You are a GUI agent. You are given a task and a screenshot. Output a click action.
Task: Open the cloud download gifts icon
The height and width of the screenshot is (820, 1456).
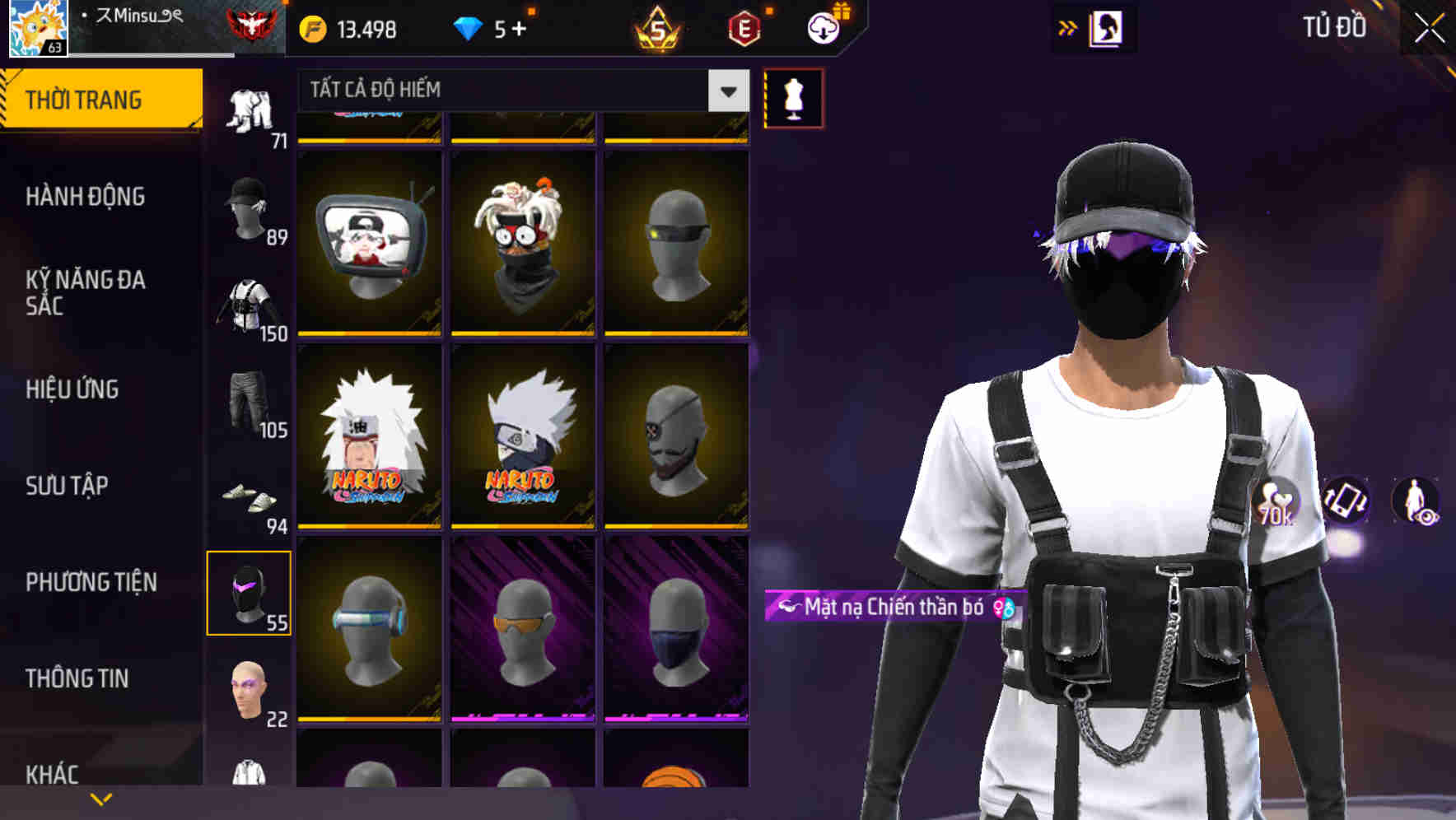(x=824, y=27)
